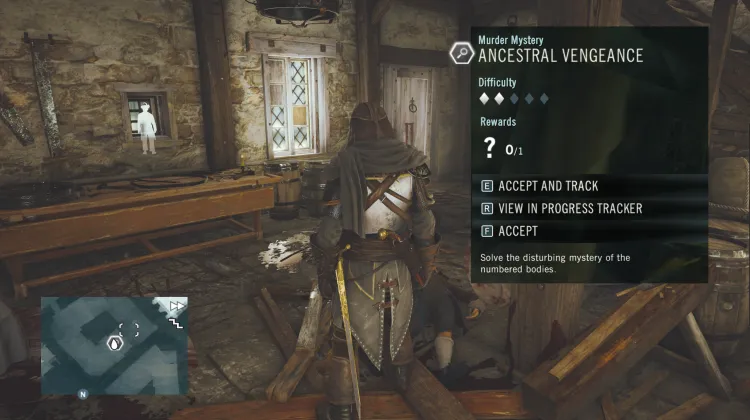This screenshot has height=420, width=750.
Task: Click the magnifying glass Murder Mystery icon
Action: (x=463, y=52)
